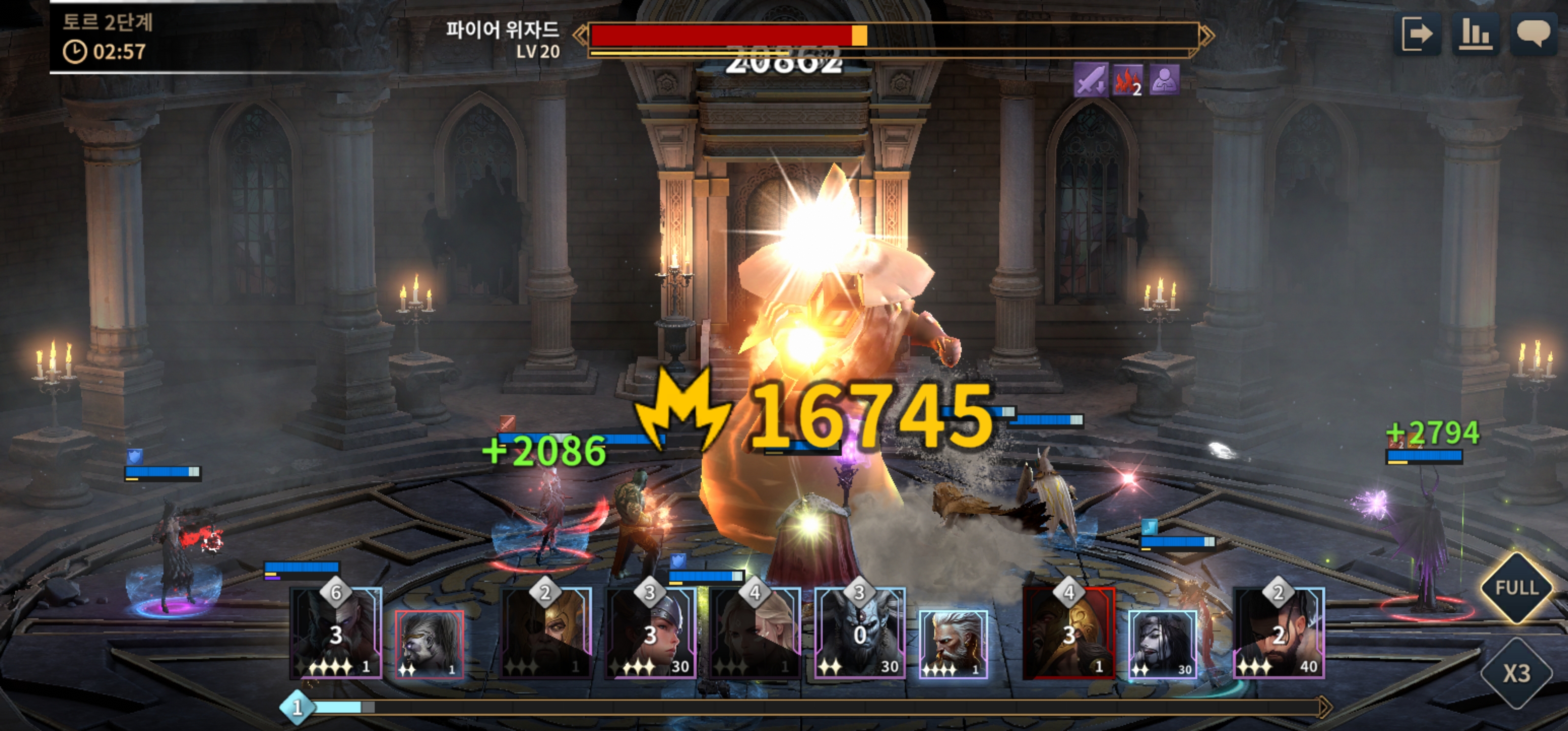1568x731 pixels.
Task: Inspect the sword attack-down debuff icon
Action: (x=1090, y=80)
